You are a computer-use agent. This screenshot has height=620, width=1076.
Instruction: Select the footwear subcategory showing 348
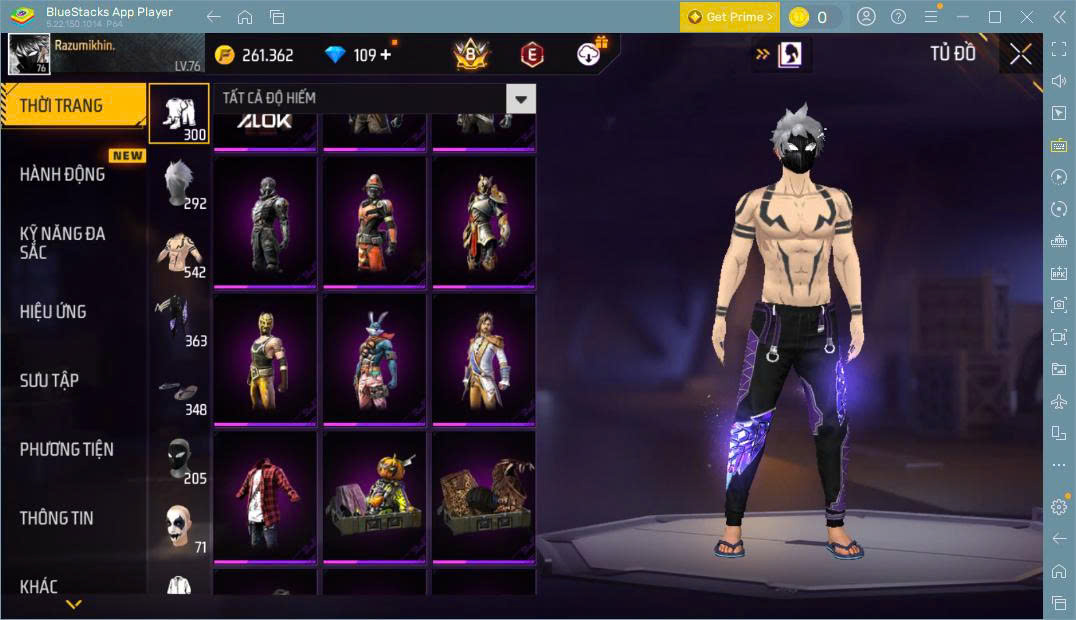(x=179, y=391)
